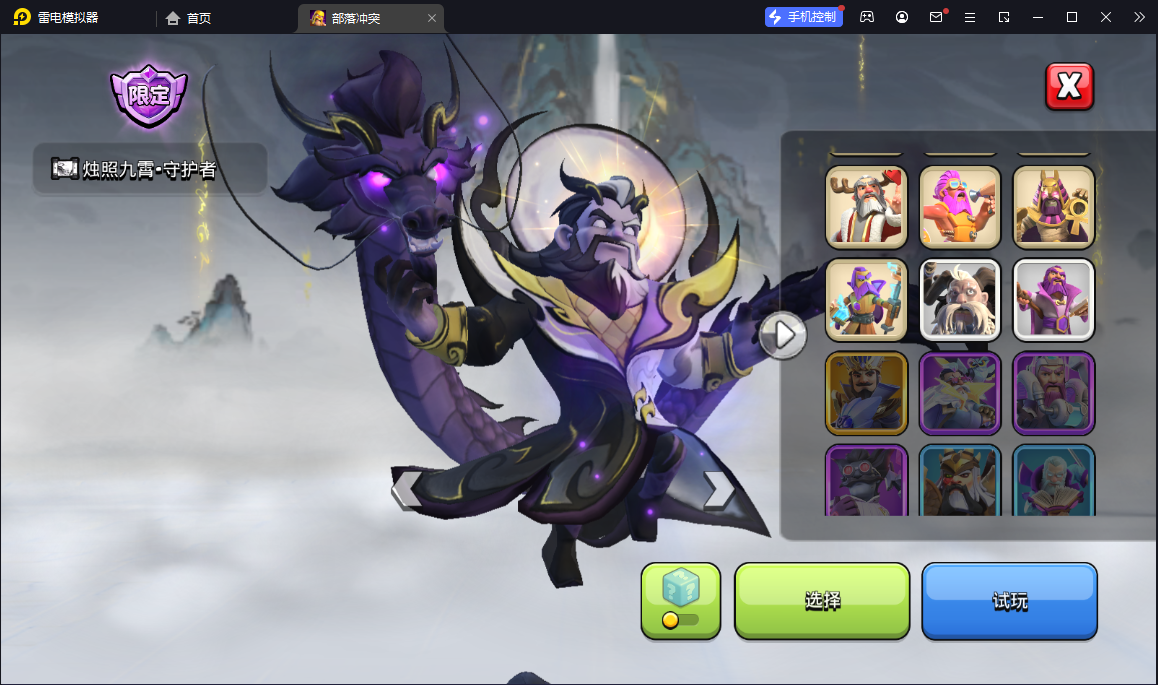Rotate the model with the right arrow
The width and height of the screenshot is (1158, 685).
[x=718, y=489]
